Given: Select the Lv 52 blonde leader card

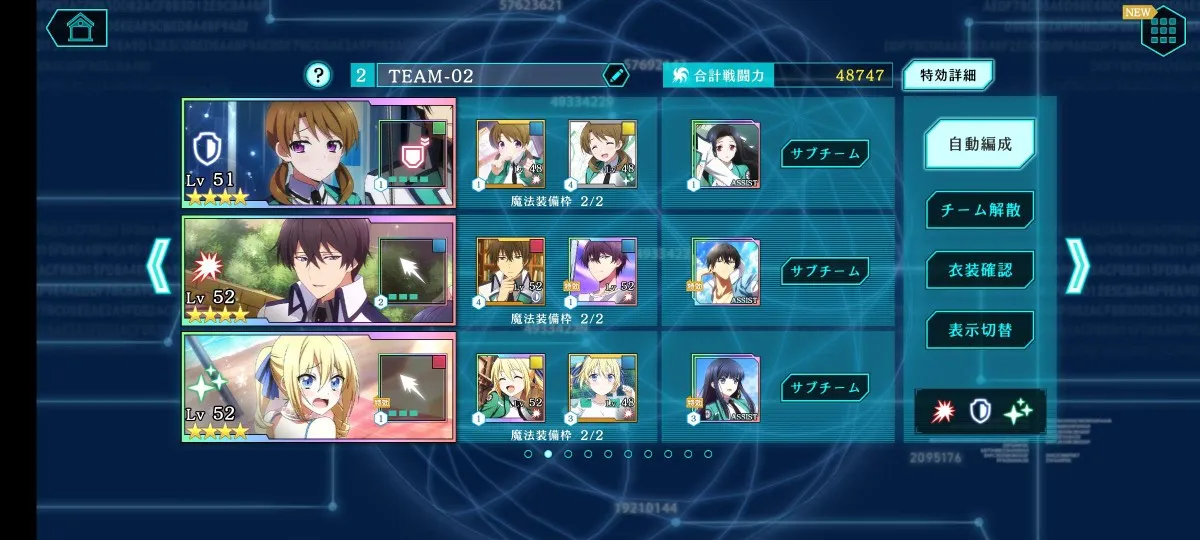Looking at the screenshot, I should [318, 387].
